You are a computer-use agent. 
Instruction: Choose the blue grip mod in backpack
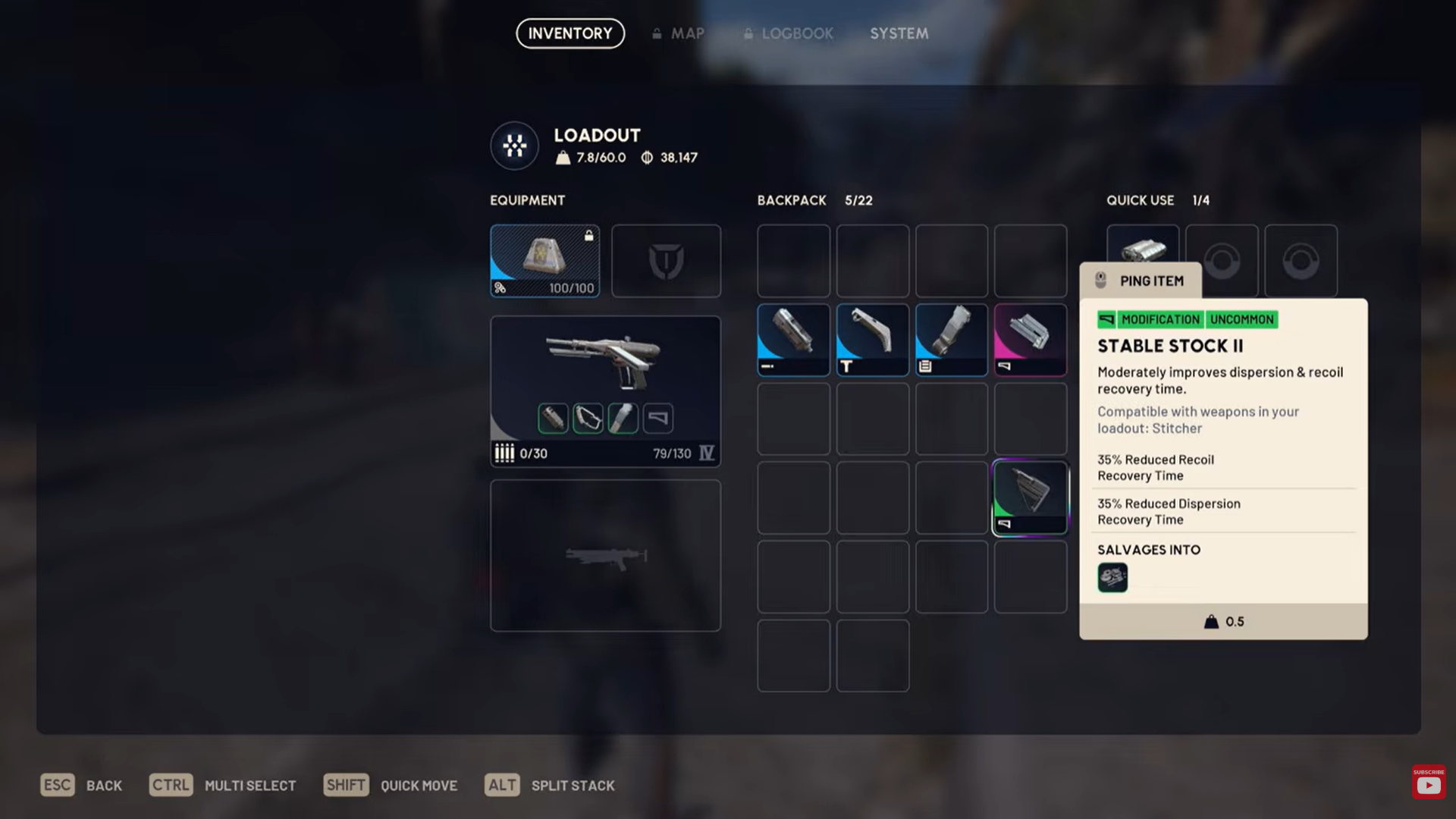872,340
